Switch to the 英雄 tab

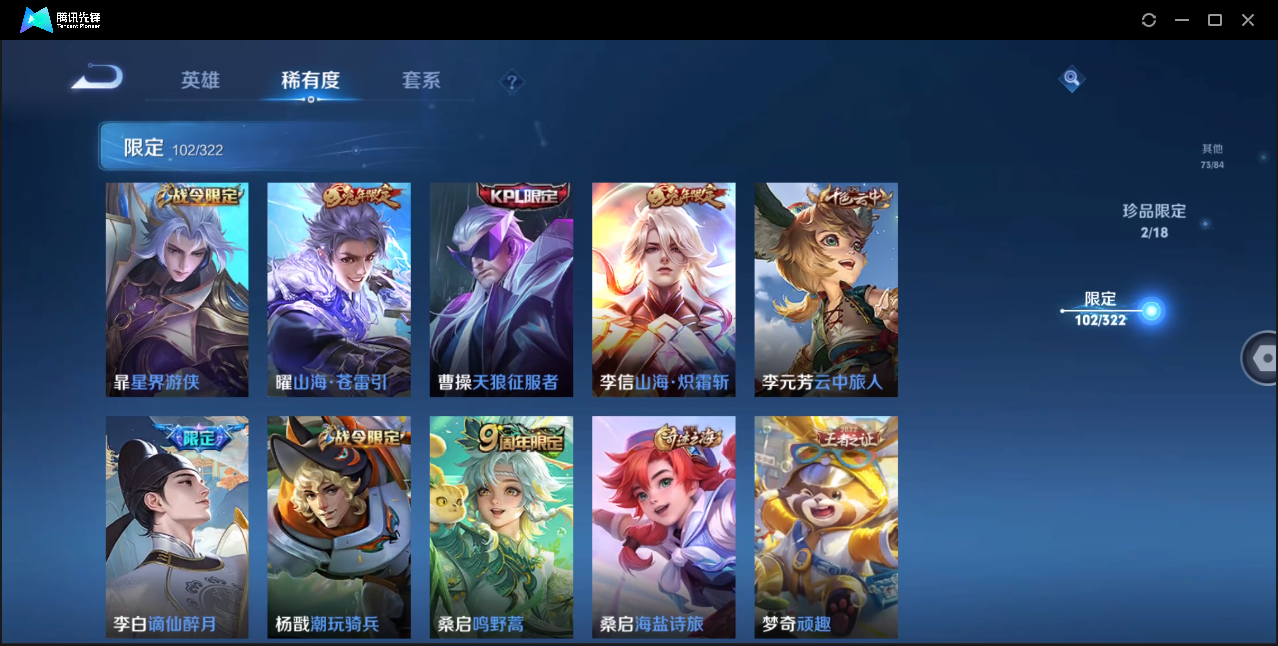point(200,80)
